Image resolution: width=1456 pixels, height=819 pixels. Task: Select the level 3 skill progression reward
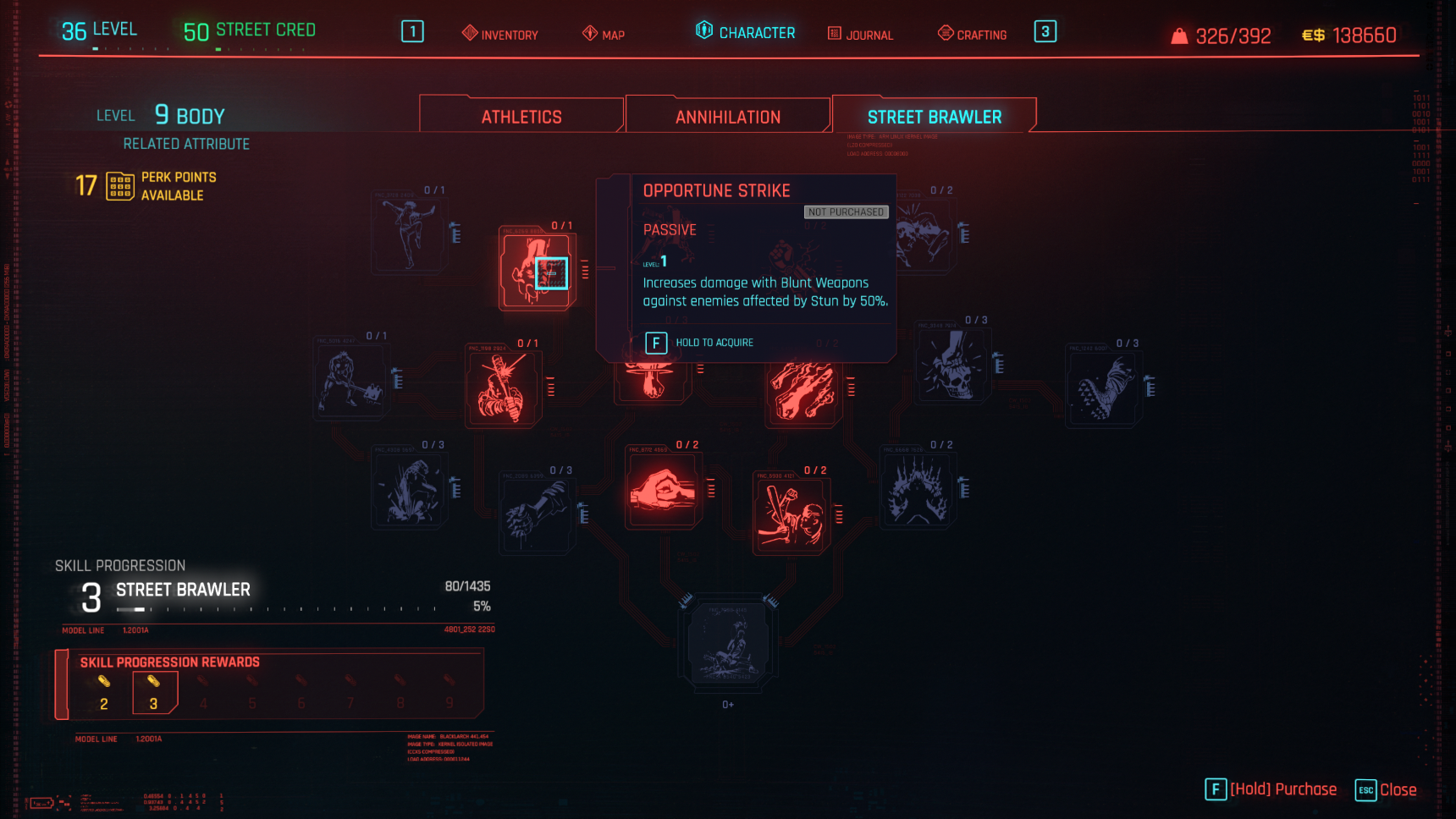154,694
